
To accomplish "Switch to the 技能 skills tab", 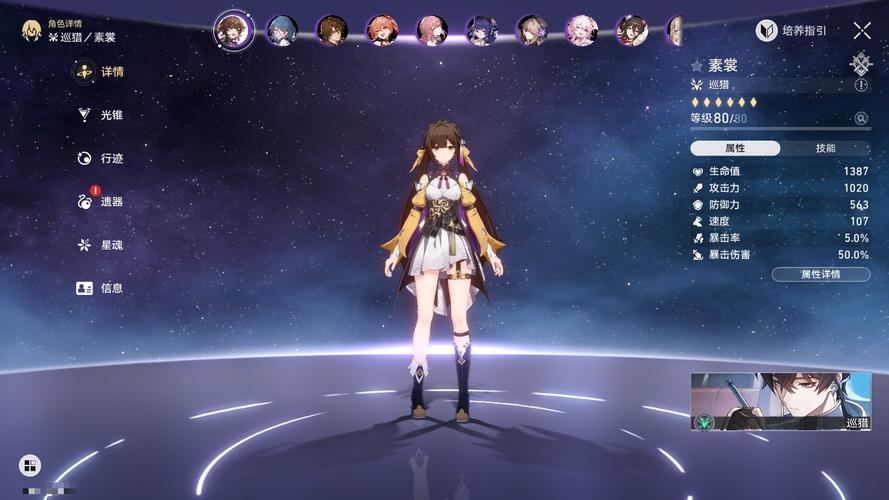I will (x=825, y=148).
